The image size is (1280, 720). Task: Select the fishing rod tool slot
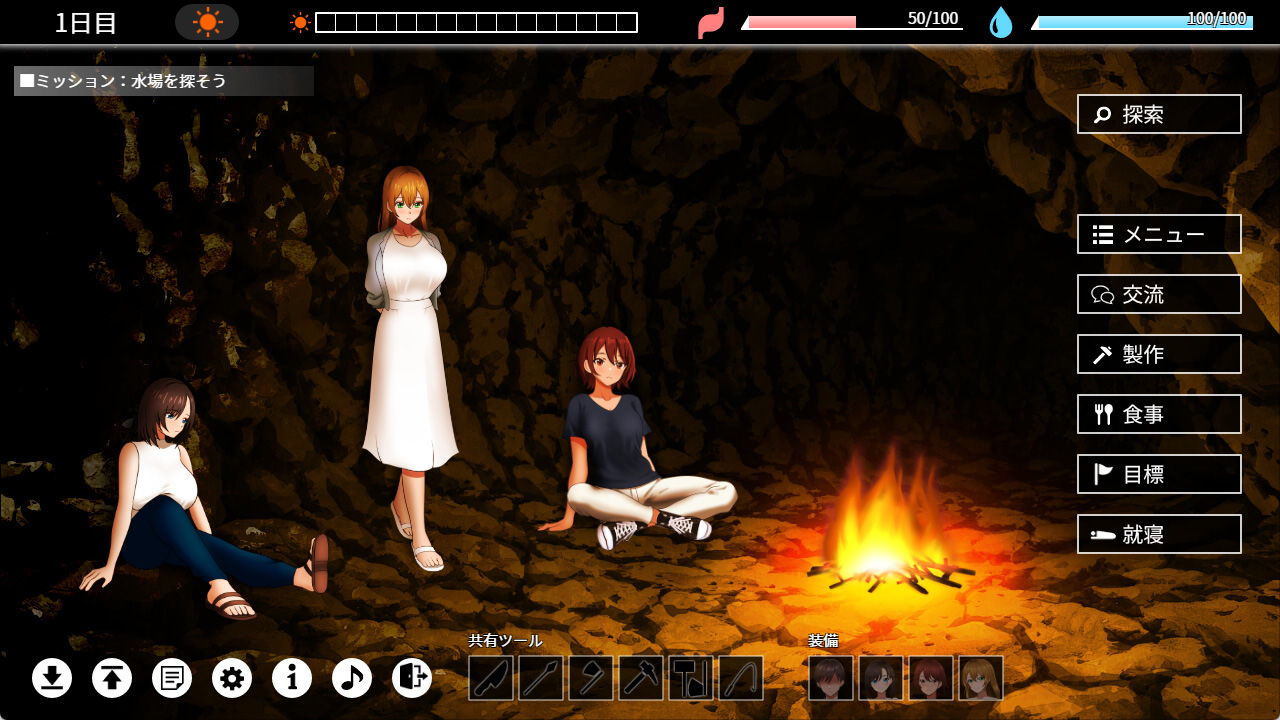pyautogui.click(x=741, y=678)
